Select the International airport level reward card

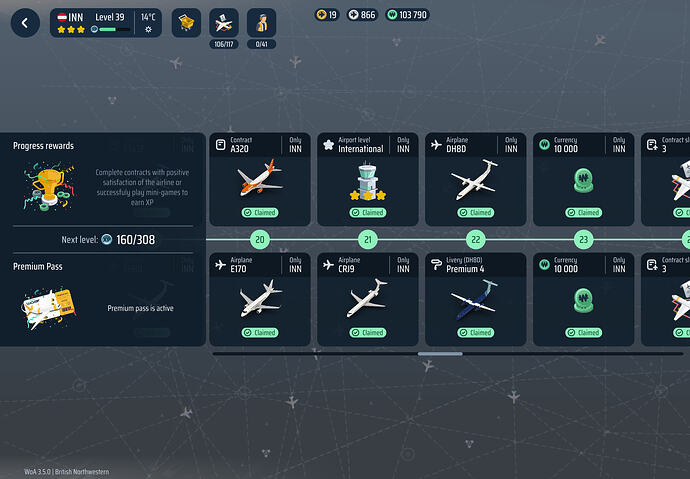(365, 179)
